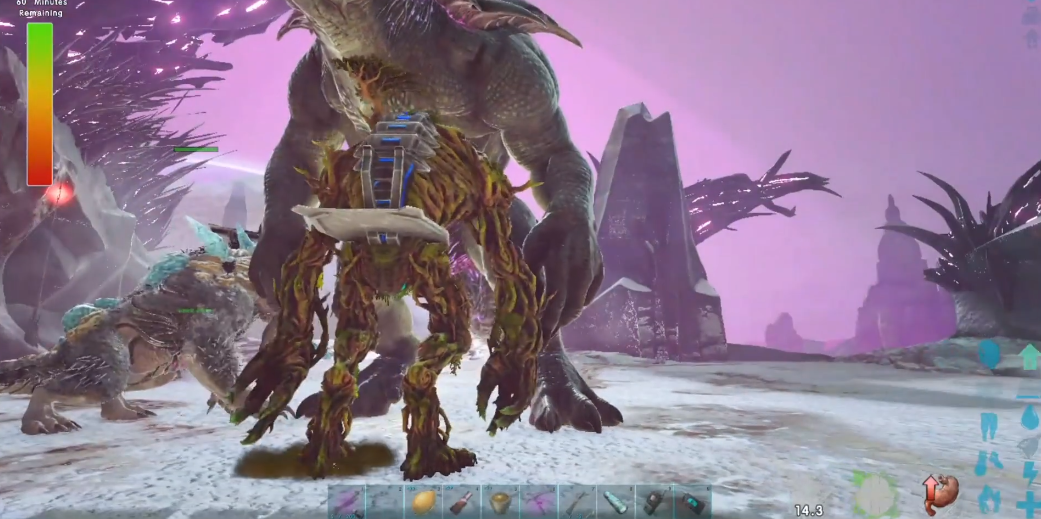Use the teal-screen device hotbar slot
The image size is (1041, 519).
pyautogui.click(x=692, y=502)
